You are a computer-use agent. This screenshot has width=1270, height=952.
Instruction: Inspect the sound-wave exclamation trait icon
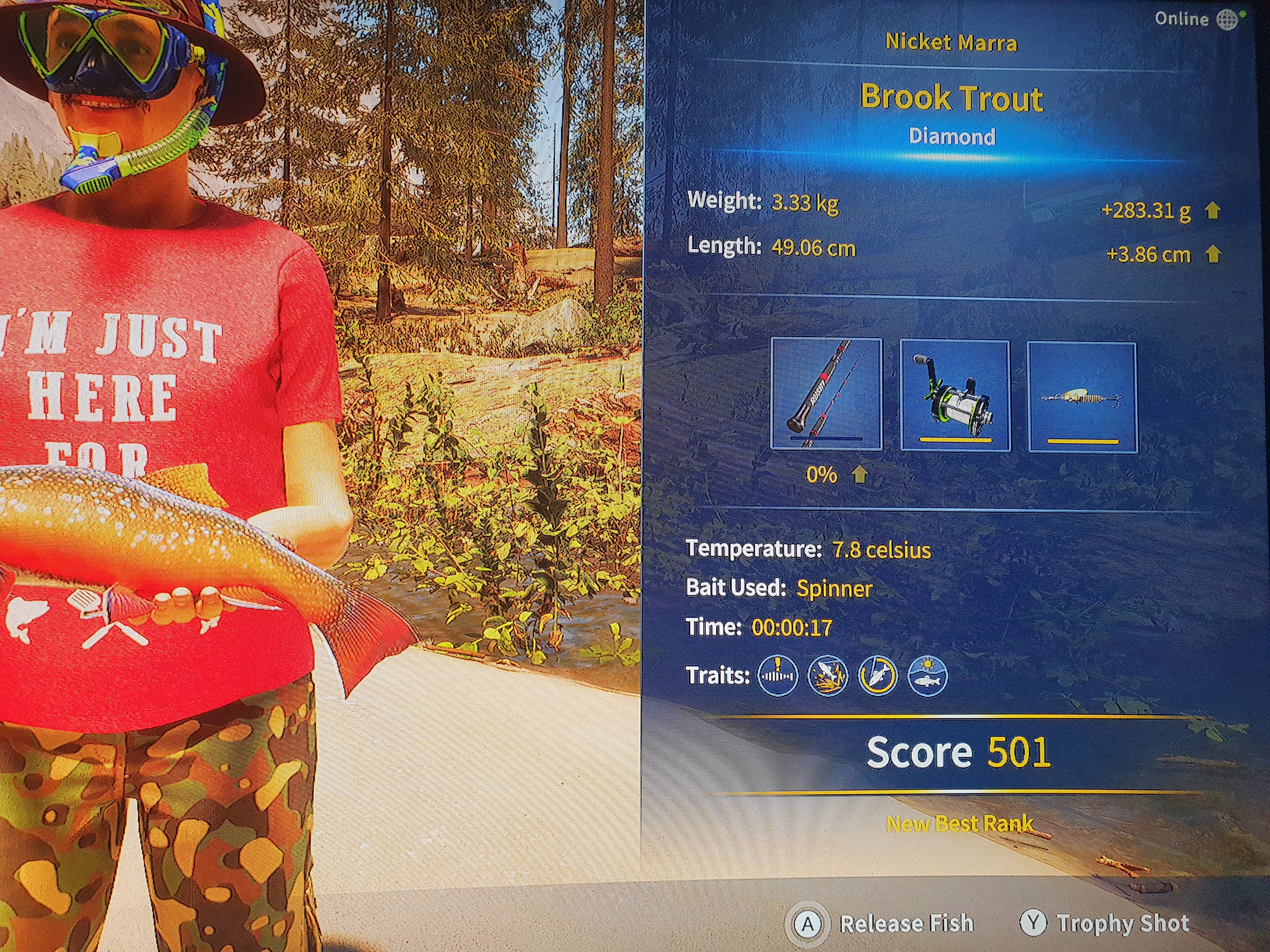pyautogui.click(x=777, y=676)
